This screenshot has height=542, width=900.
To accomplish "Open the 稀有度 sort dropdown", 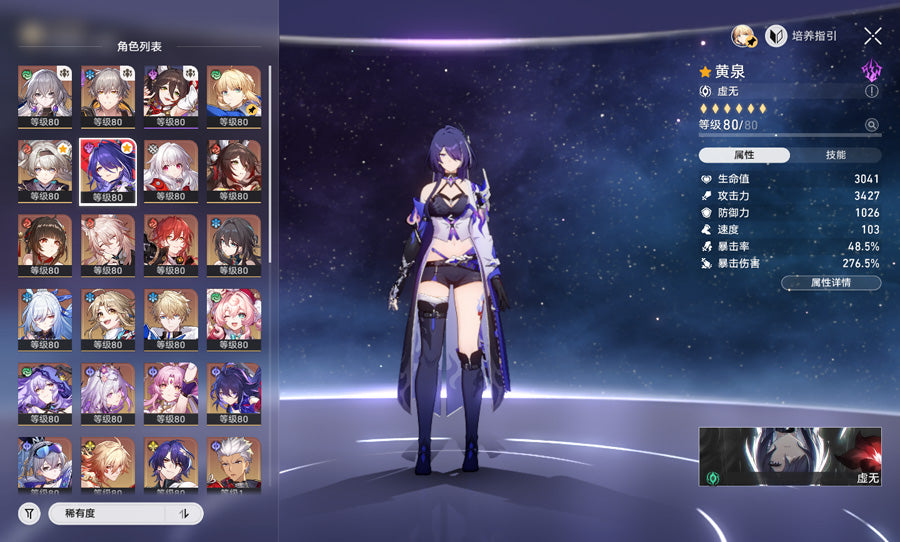I will click(108, 514).
